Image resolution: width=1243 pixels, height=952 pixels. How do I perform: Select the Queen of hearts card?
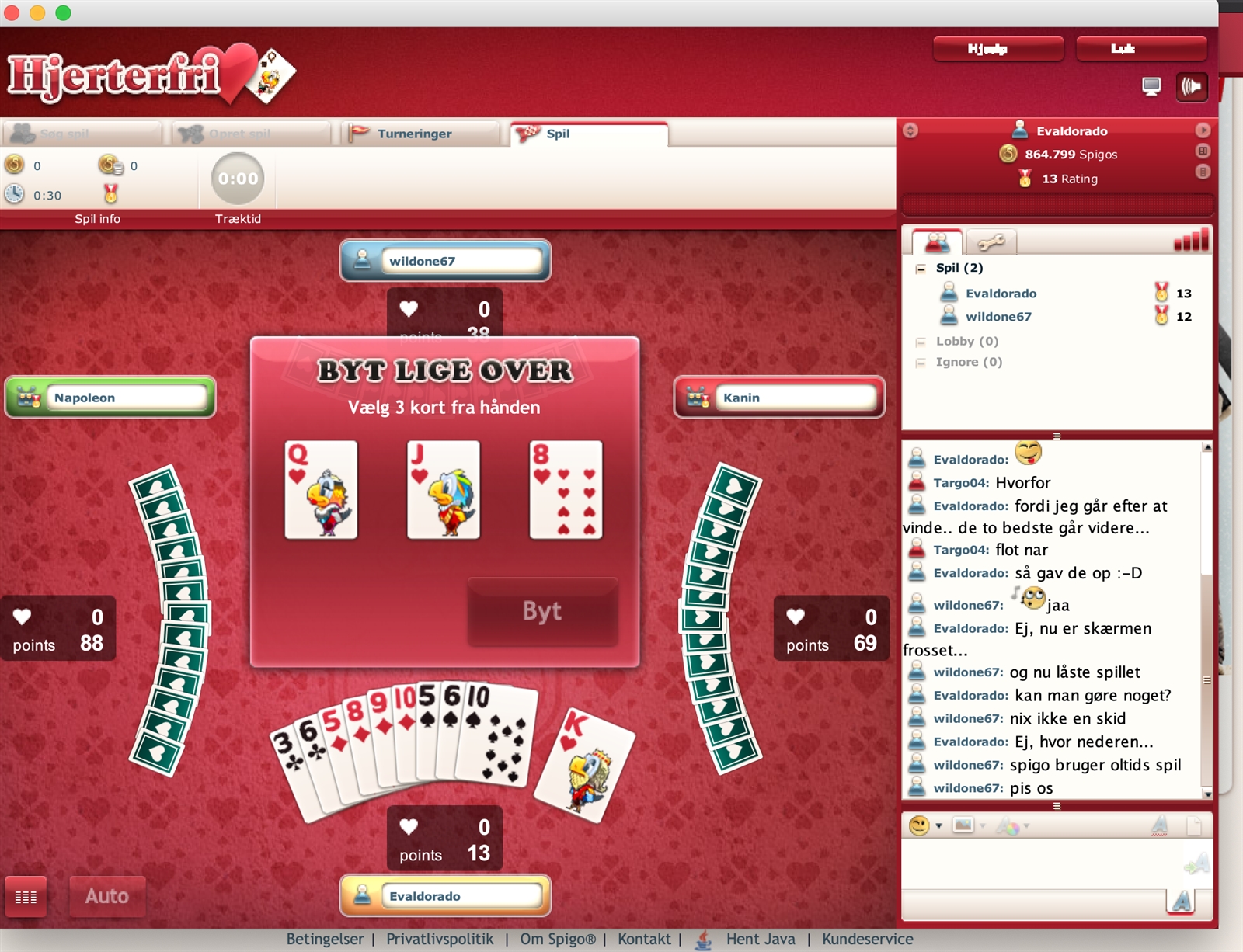(x=321, y=490)
